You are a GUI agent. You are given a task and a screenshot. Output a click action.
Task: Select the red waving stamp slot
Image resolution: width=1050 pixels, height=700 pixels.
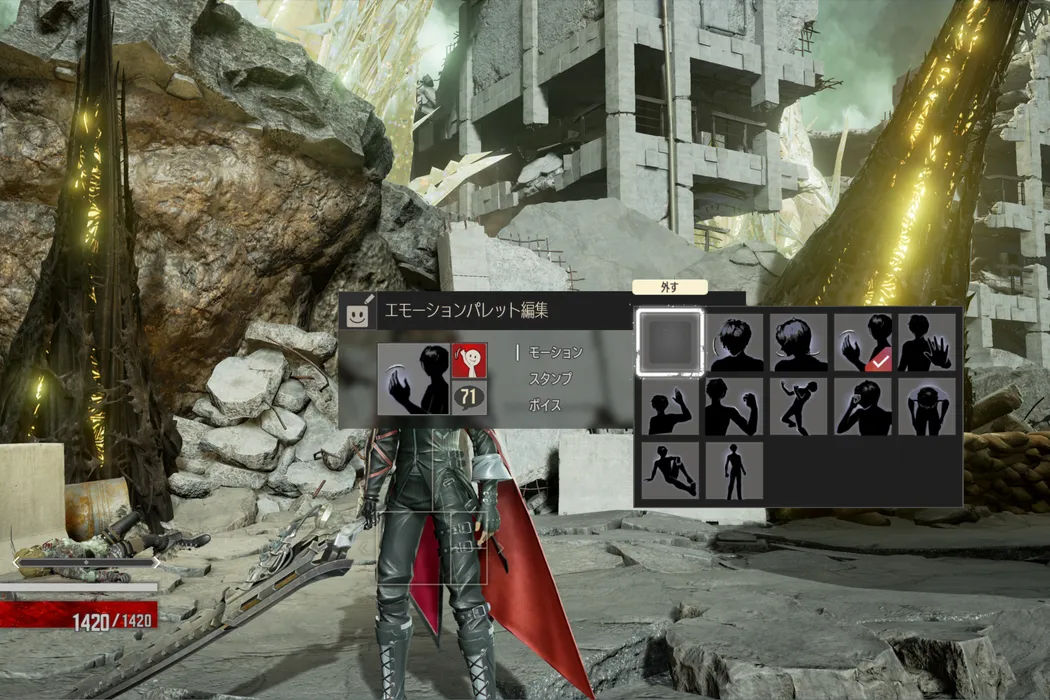click(470, 359)
